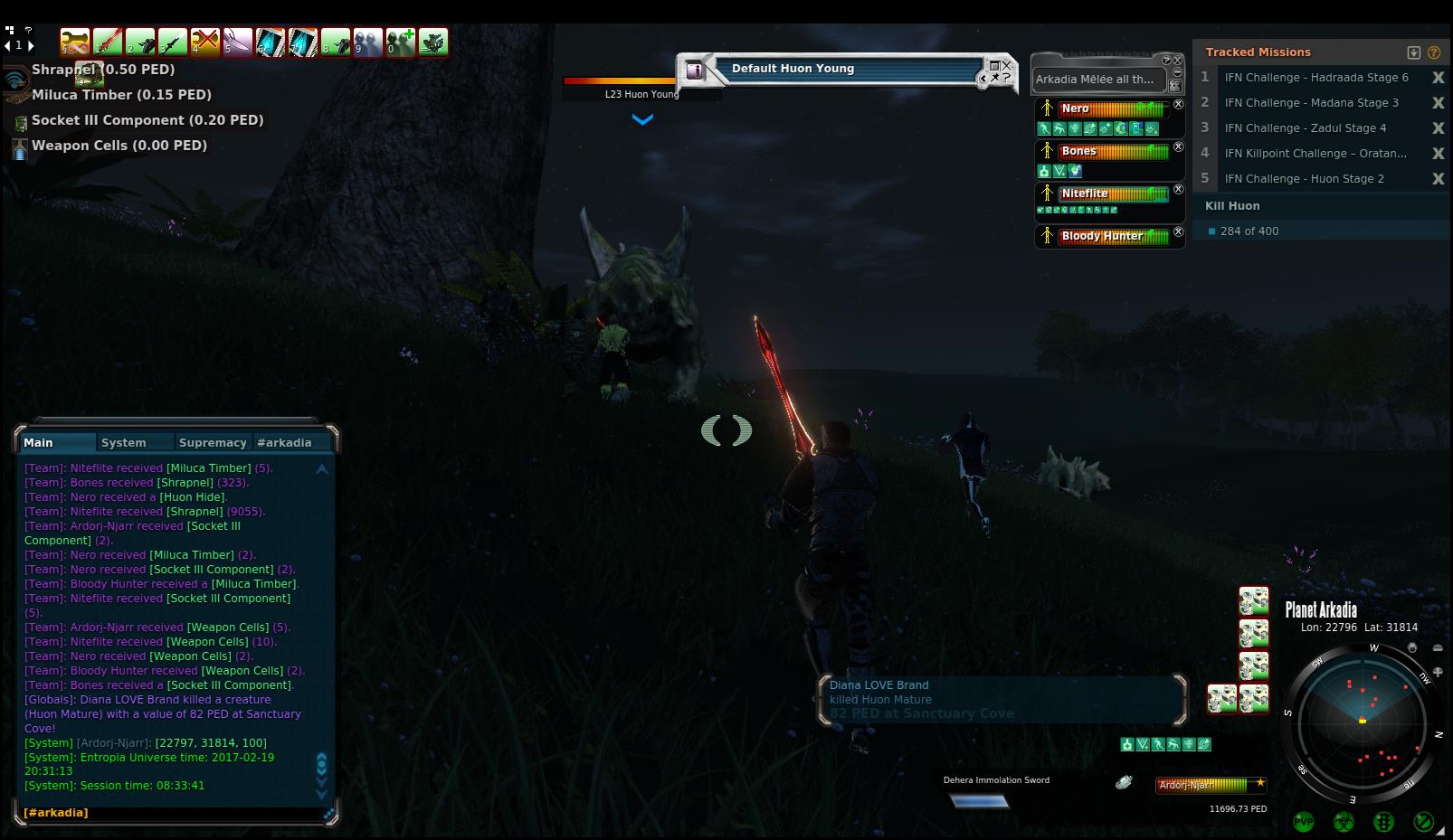Activate the scissors hotbar slot 5
The height and width of the screenshot is (840, 1453).
point(238,42)
